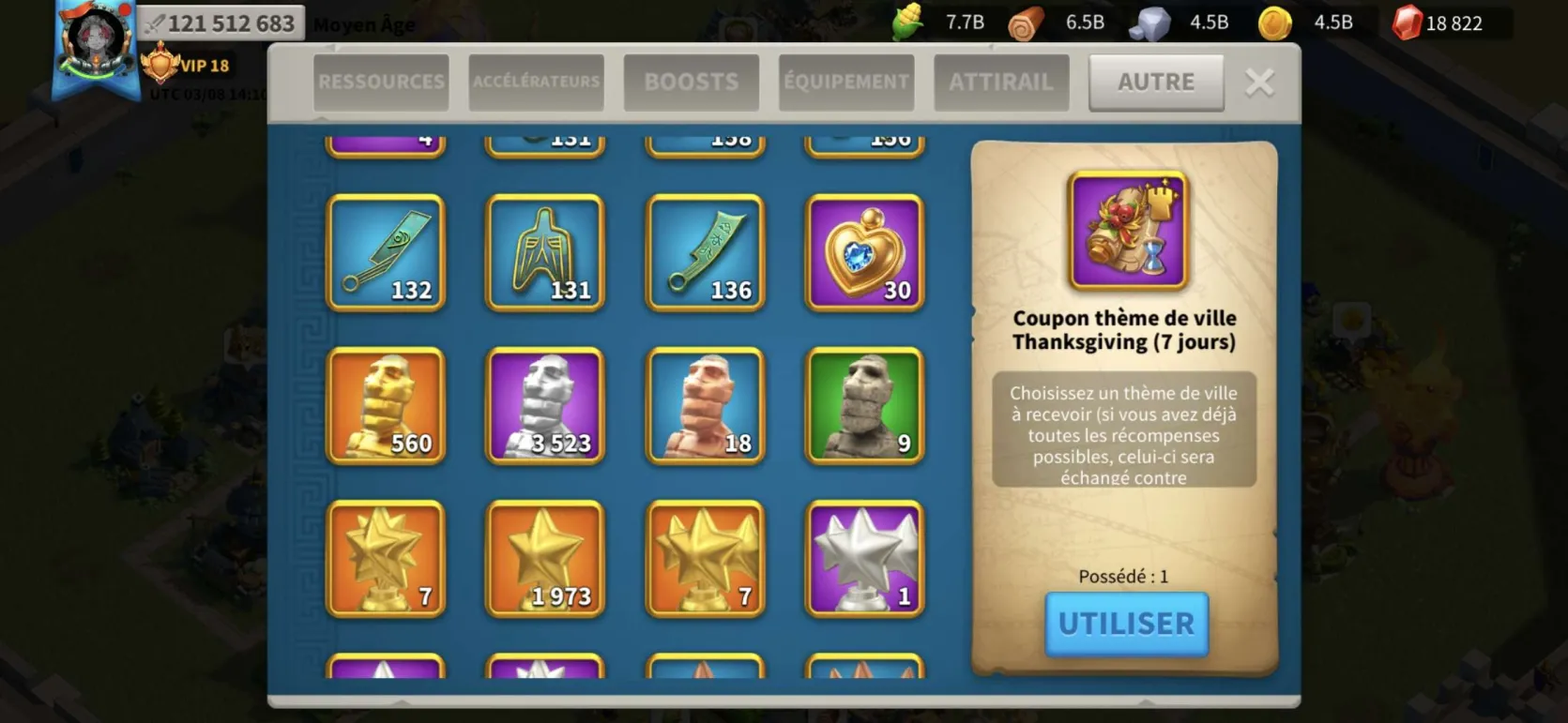
Task: Choose the single gold star with 1 973
Action: (545, 559)
